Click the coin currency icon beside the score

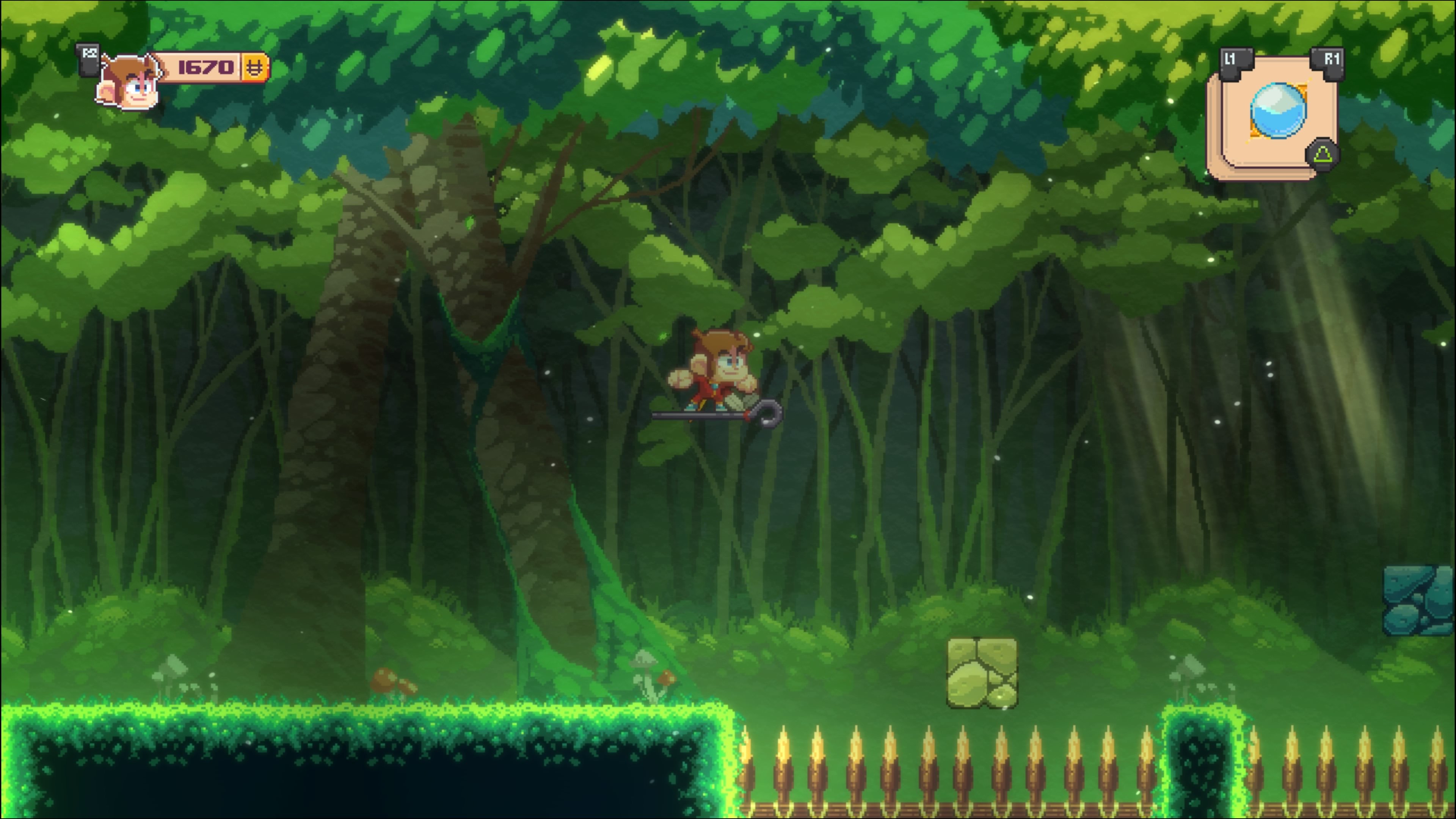[255, 67]
